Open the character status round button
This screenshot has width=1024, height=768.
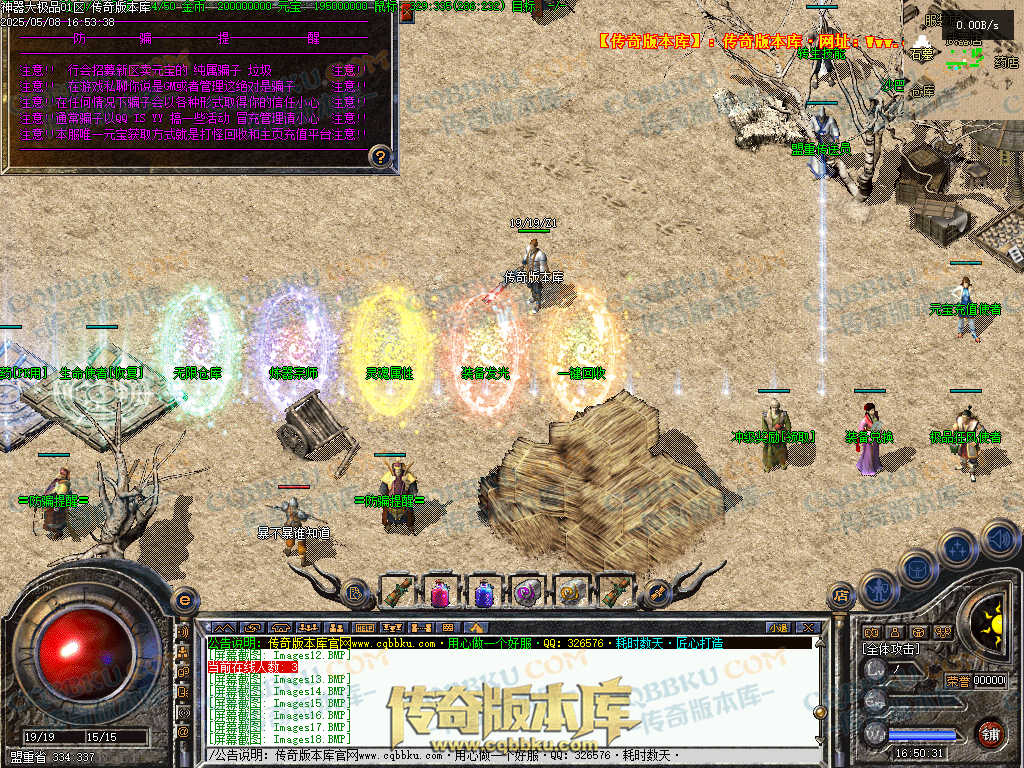pos(877,588)
